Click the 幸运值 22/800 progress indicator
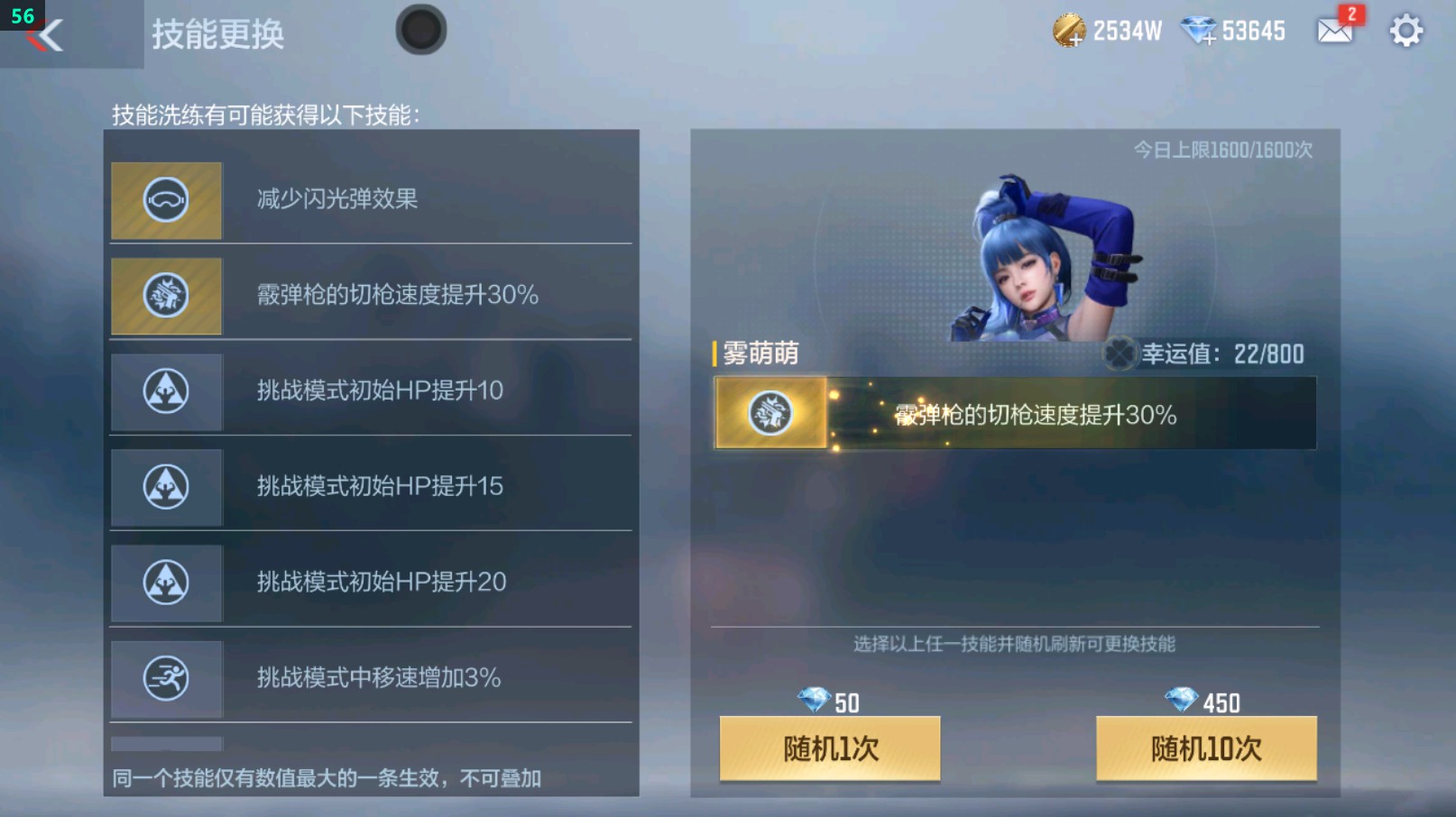The image size is (1456, 817). [x=1218, y=354]
